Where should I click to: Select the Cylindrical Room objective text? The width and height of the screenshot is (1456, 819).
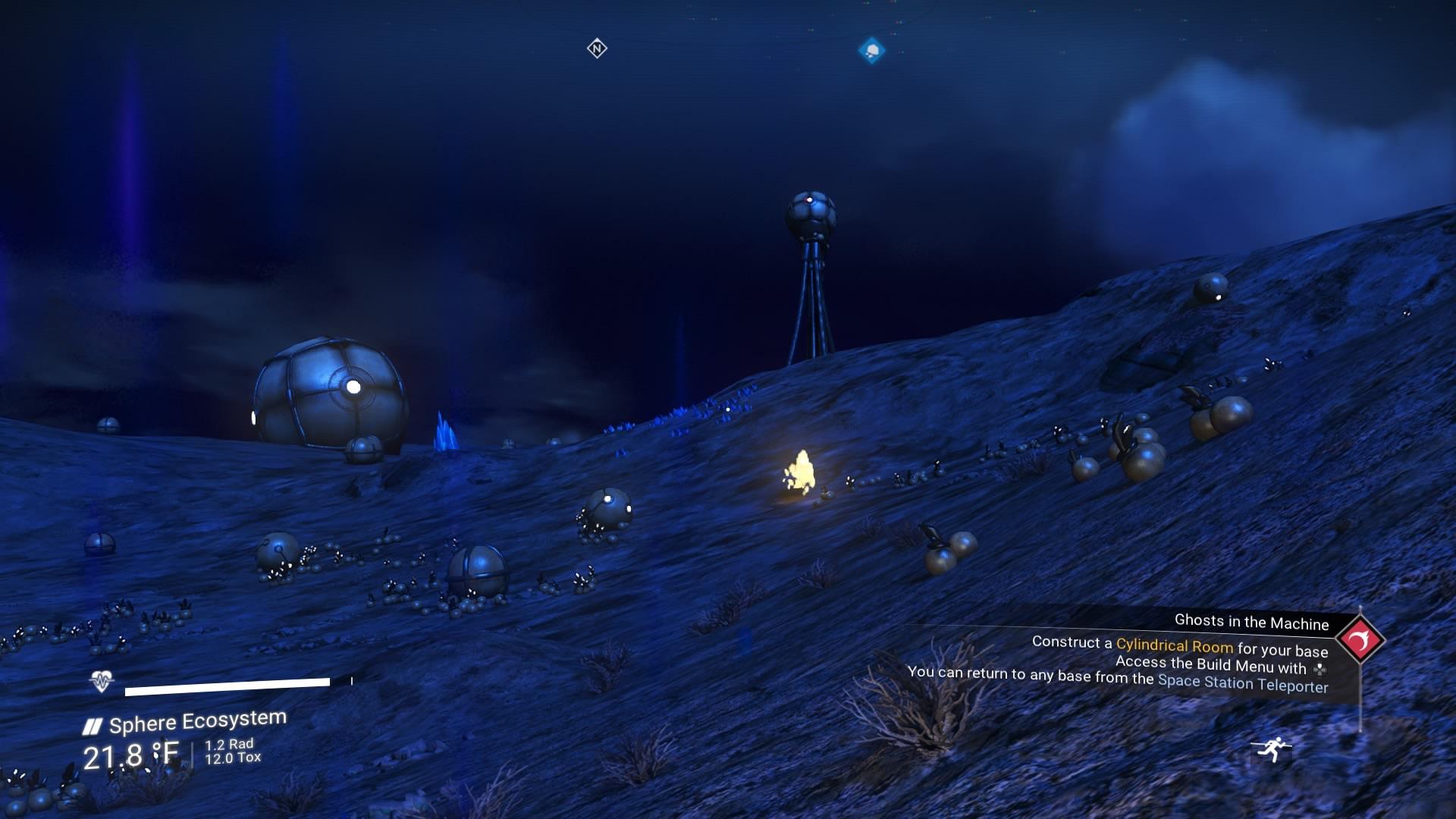[1174, 645]
